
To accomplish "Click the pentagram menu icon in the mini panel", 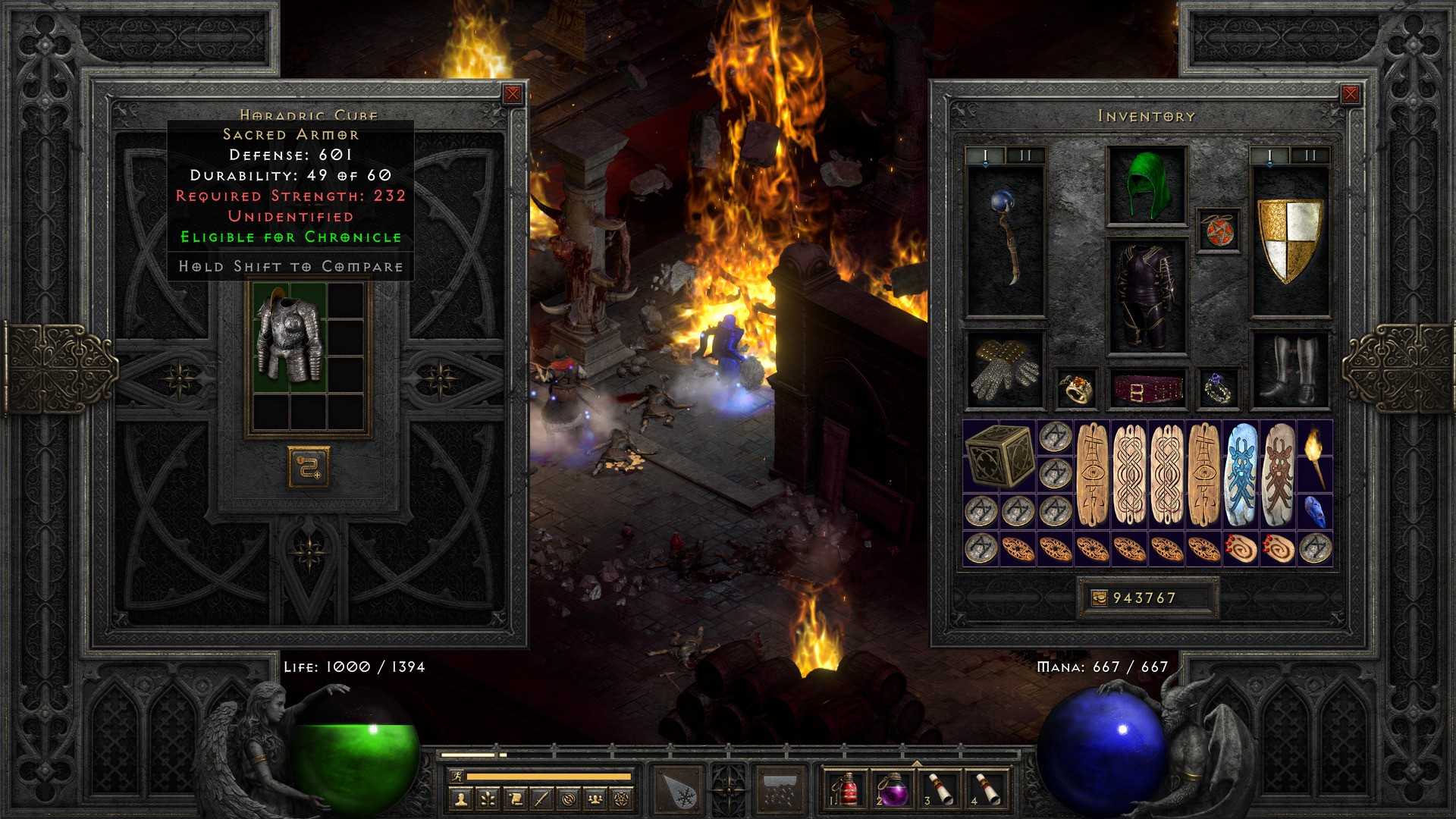I will pos(621,799).
